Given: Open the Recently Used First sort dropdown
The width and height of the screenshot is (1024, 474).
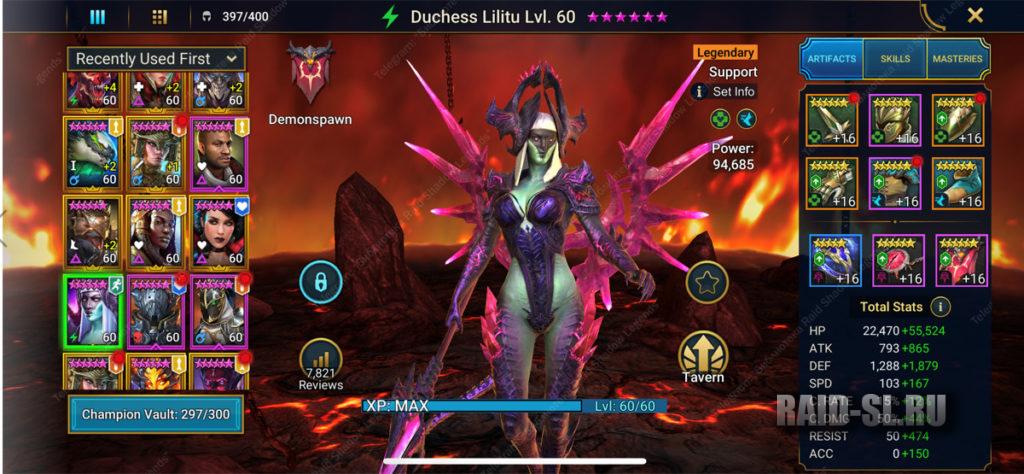Looking at the screenshot, I should 156,59.
